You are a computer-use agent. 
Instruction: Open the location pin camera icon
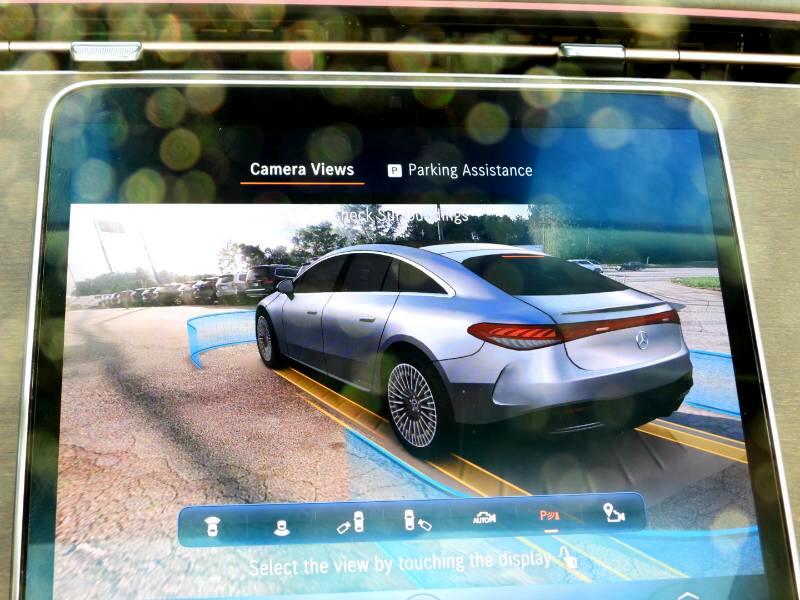[x=613, y=514]
